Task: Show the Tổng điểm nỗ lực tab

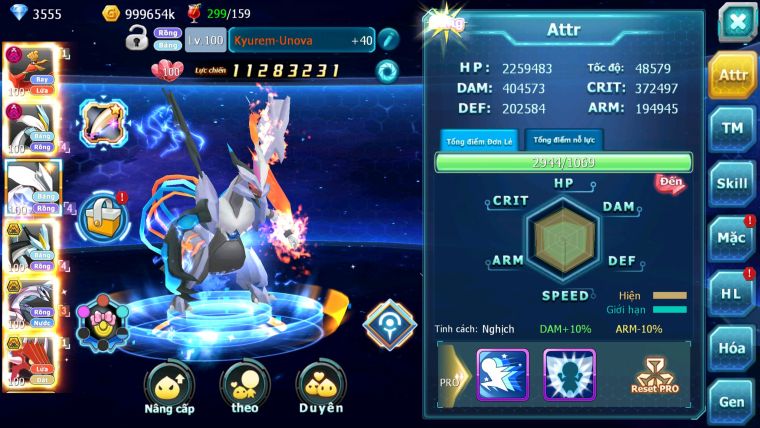Action: (564, 140)
